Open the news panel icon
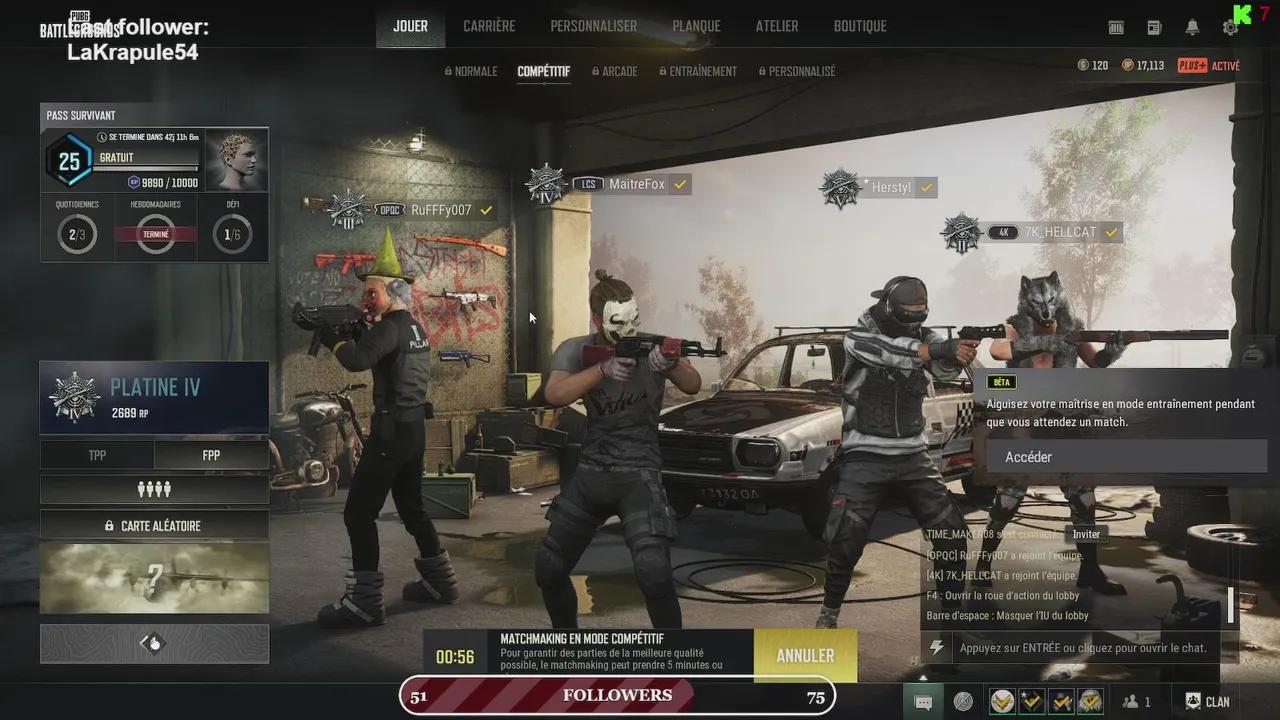The height and width of the screenshot is (720, 1280). 1154,27
